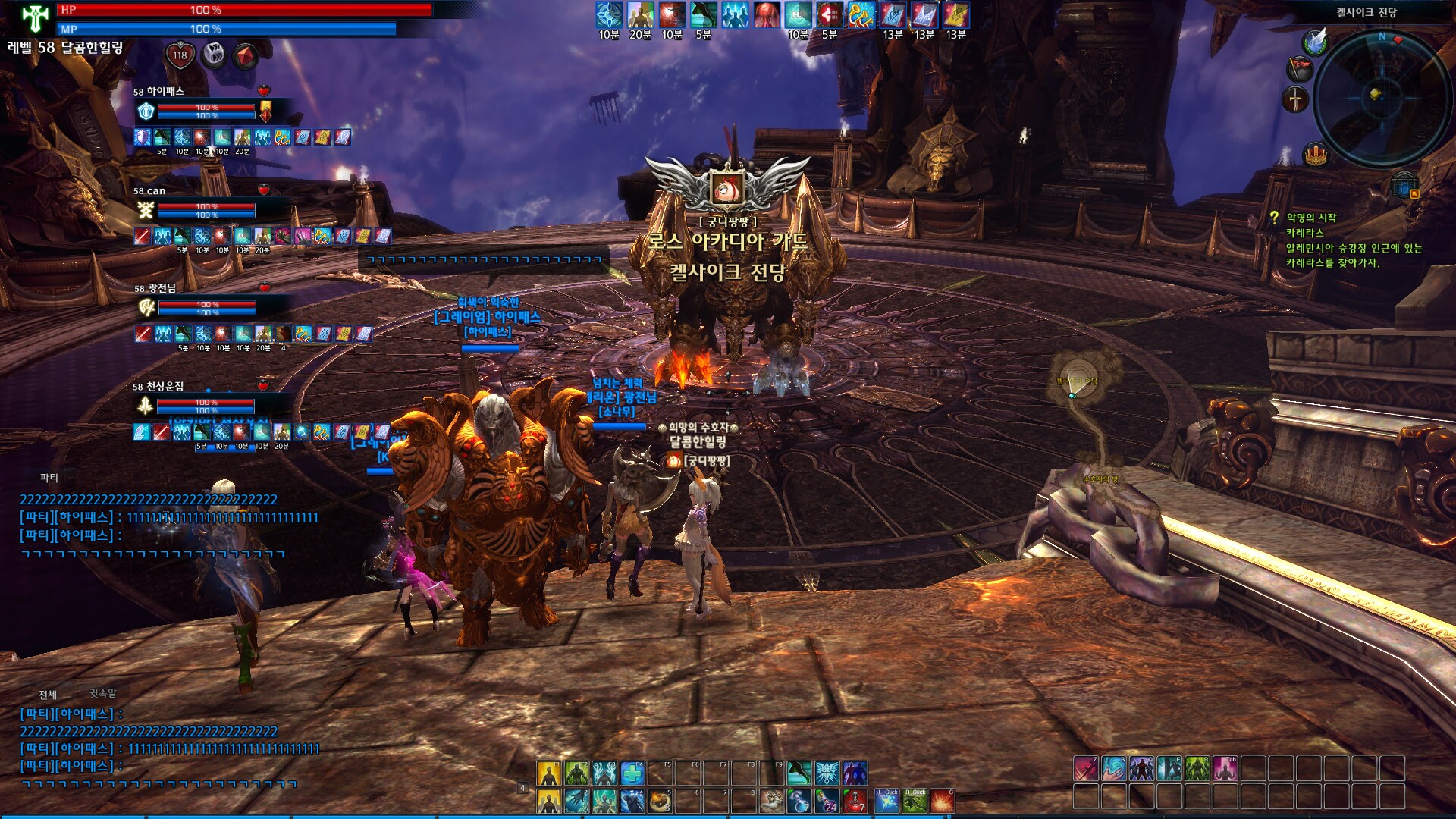Open the sword icon next to minimap
Viewport: 1456px width, 819px height.
tap(1295, 99)
